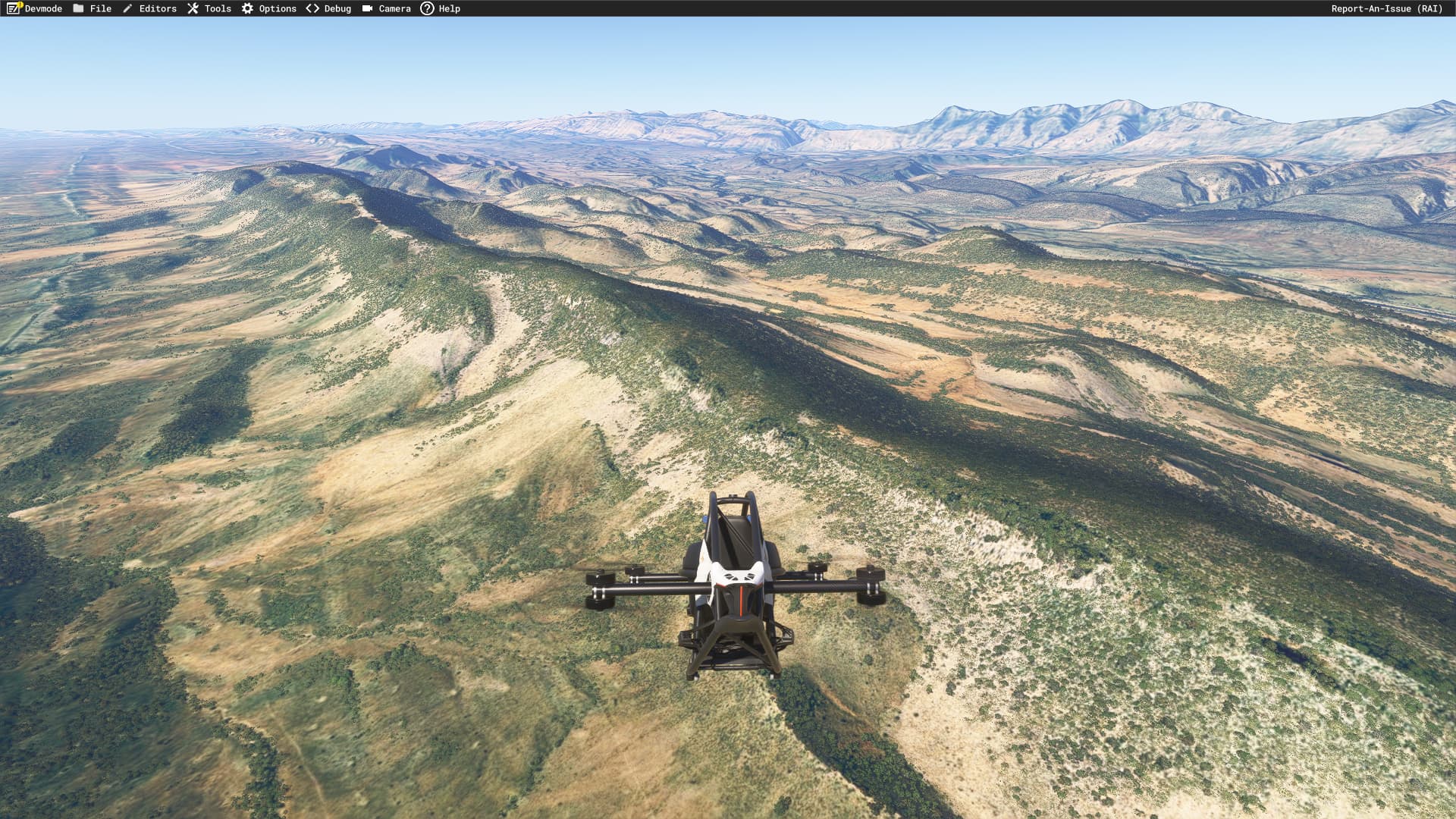1456x819 pixels.
Task: Select the Debug menu
Action: pyautogui.click(x=329, y=8)
